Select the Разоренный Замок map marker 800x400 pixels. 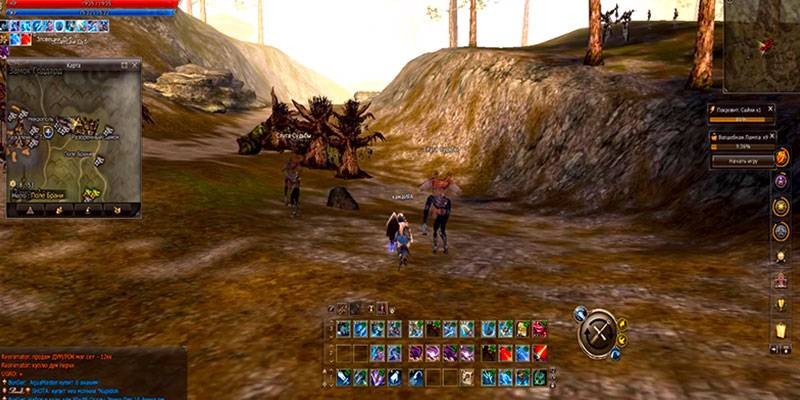pyautogui.click(x=97, y=135)
